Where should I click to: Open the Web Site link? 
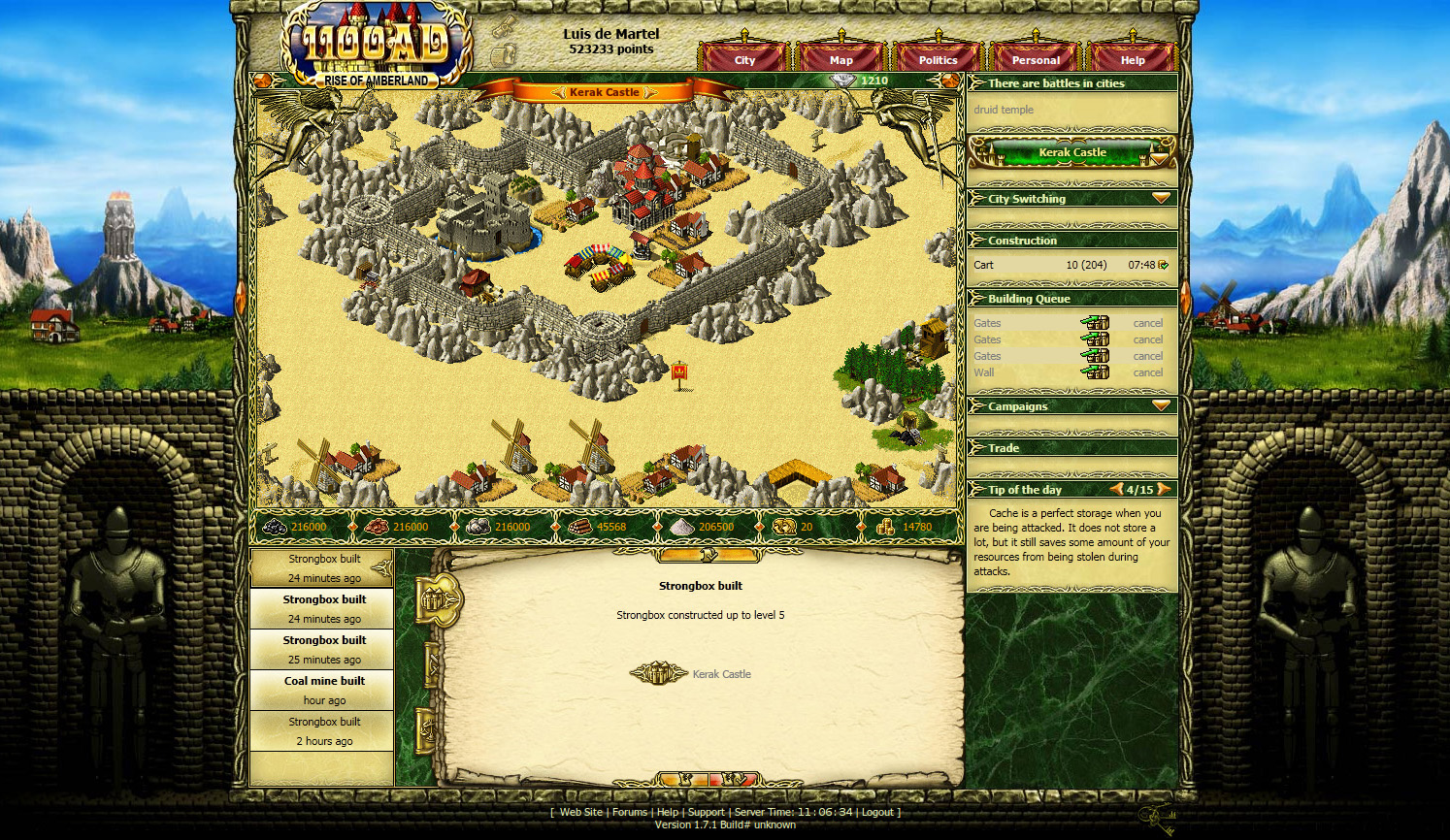[580, 812]
